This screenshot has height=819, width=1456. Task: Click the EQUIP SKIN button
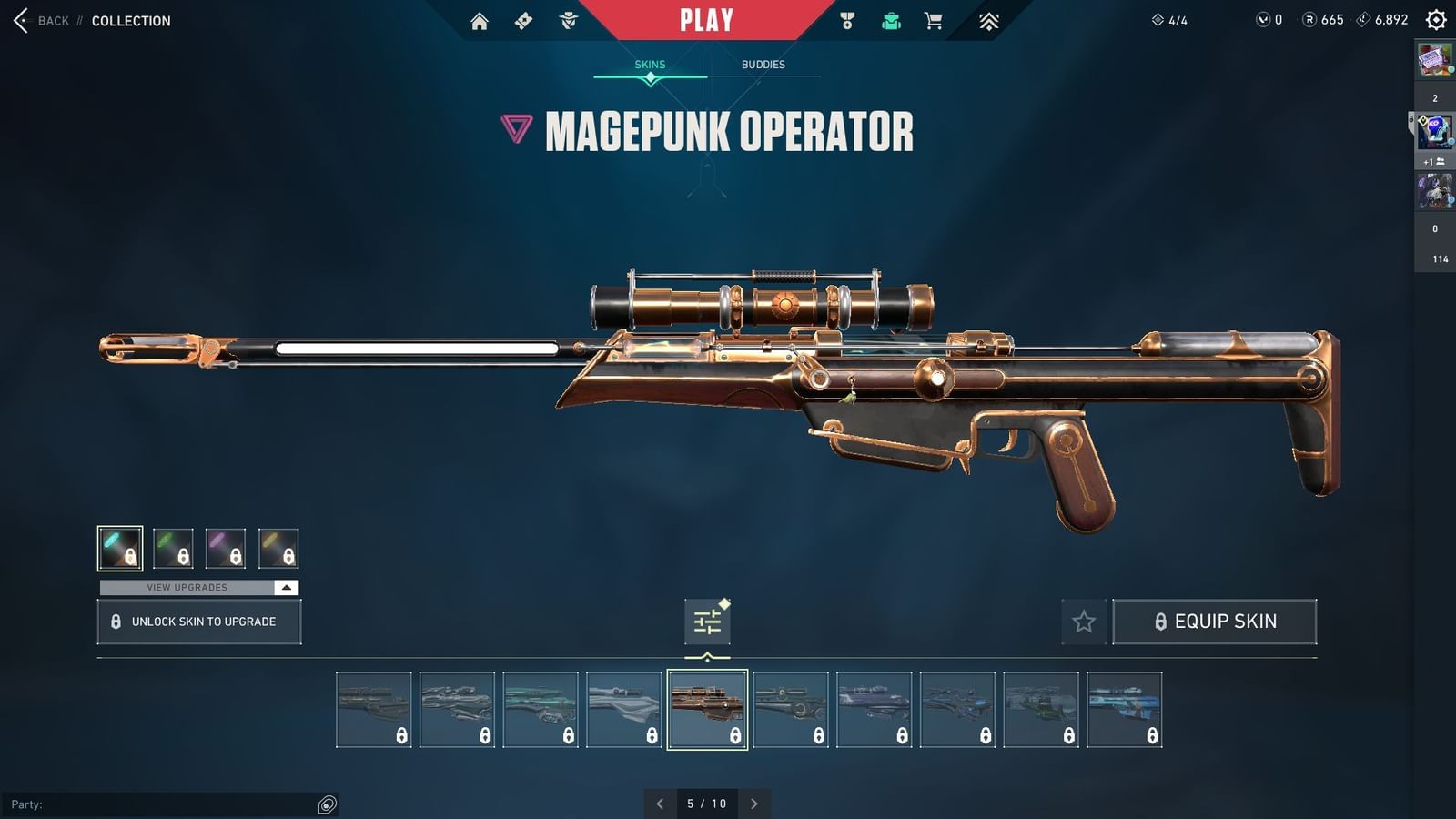click(x=1216, y=622)
